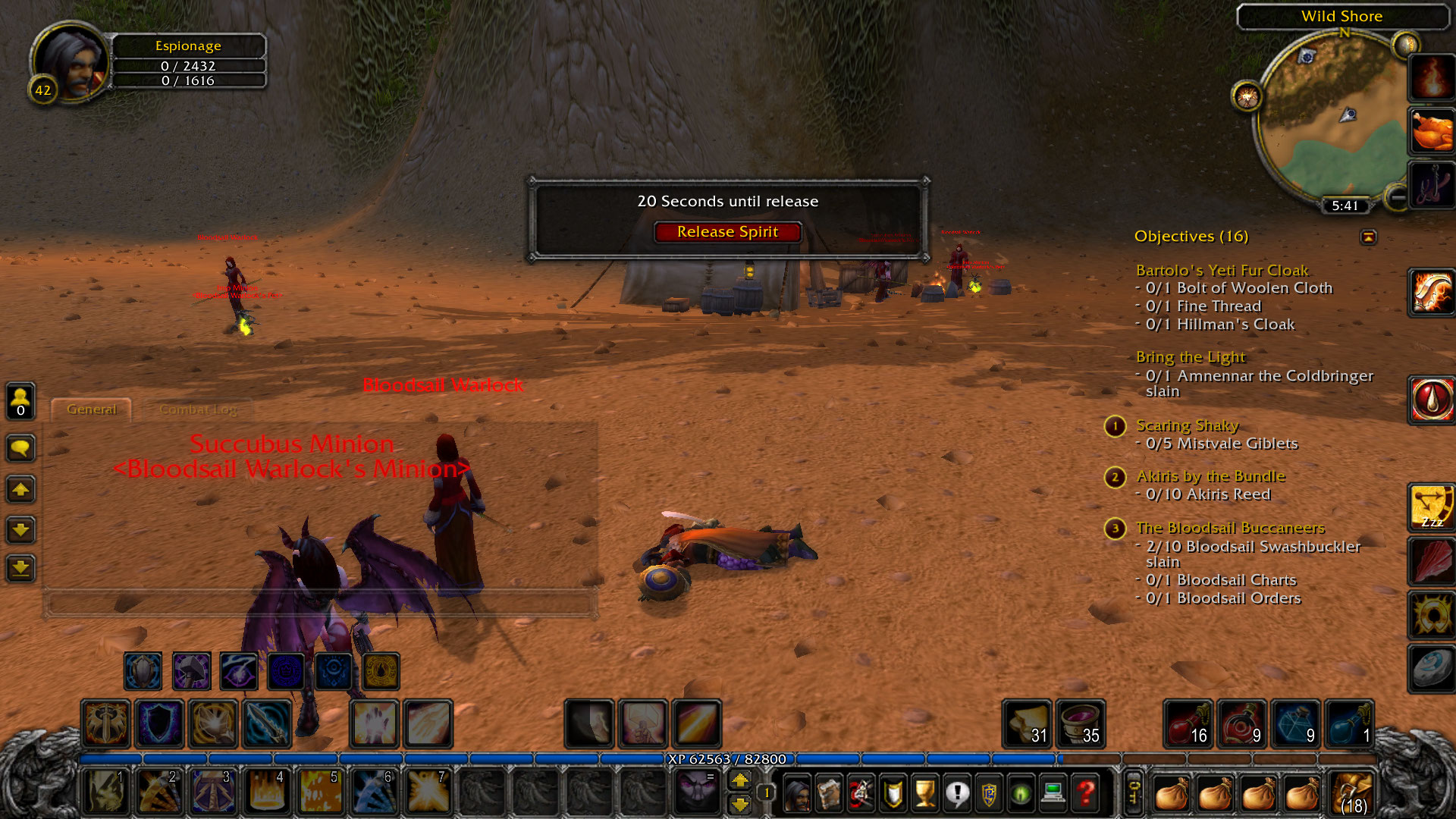Open the gold trophy achievements button
This screenshot has height=819, width=1456.
(924, 794)
